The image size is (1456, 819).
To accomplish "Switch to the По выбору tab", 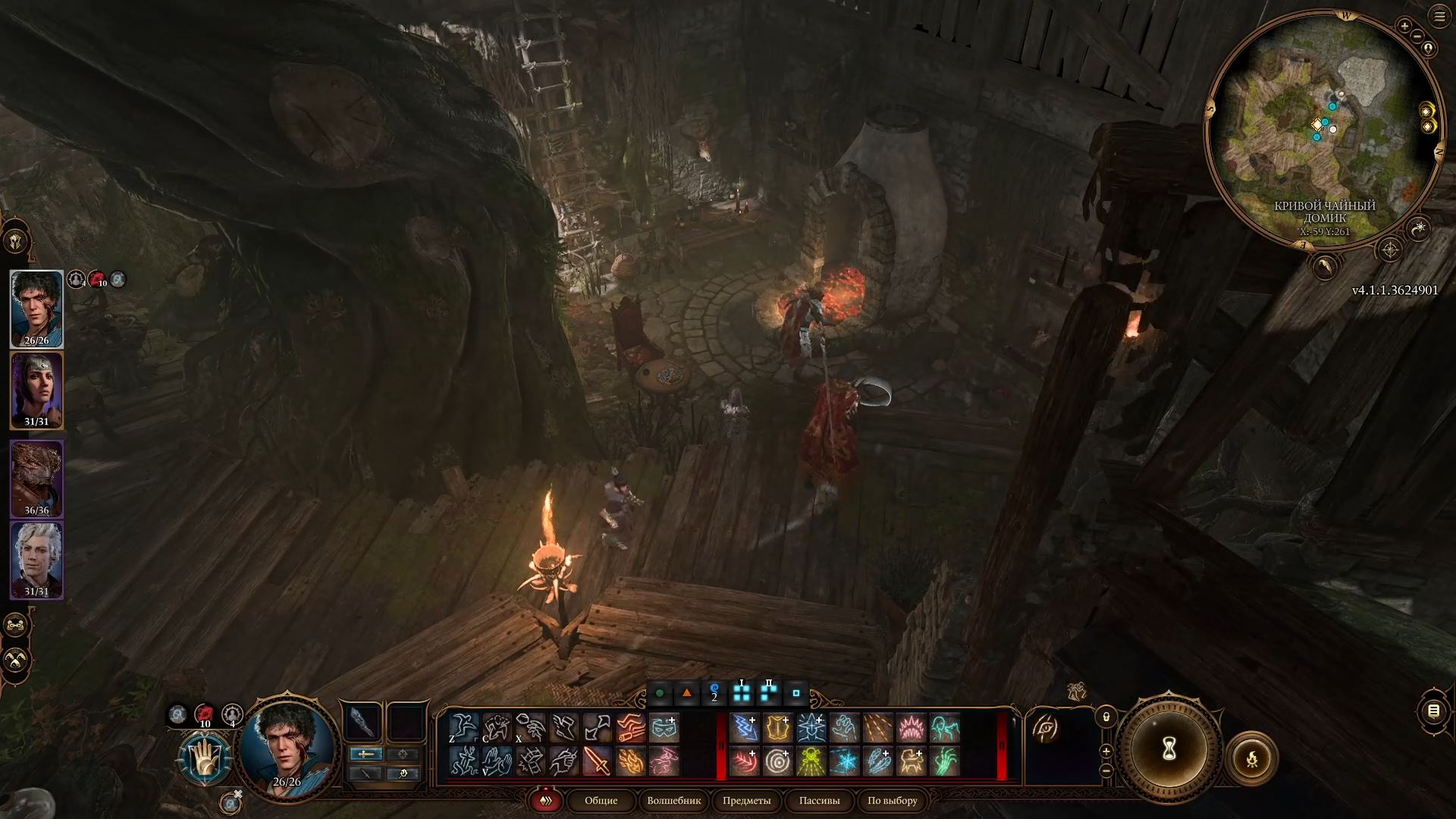I will click(892, 801).
